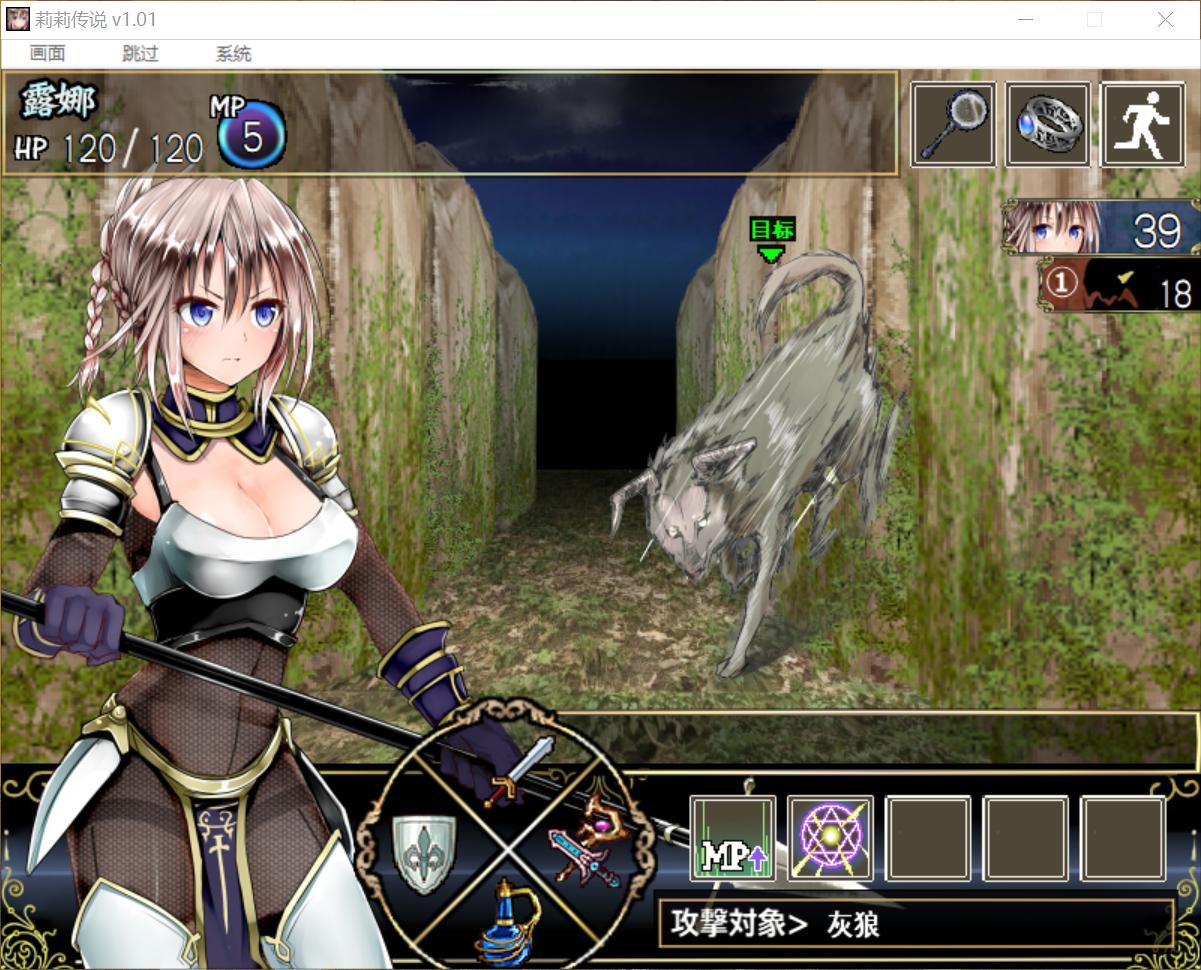Click the running man escape button
Image resolution: width=1201 pixels, height=970 pixels.
point(1142,125)
